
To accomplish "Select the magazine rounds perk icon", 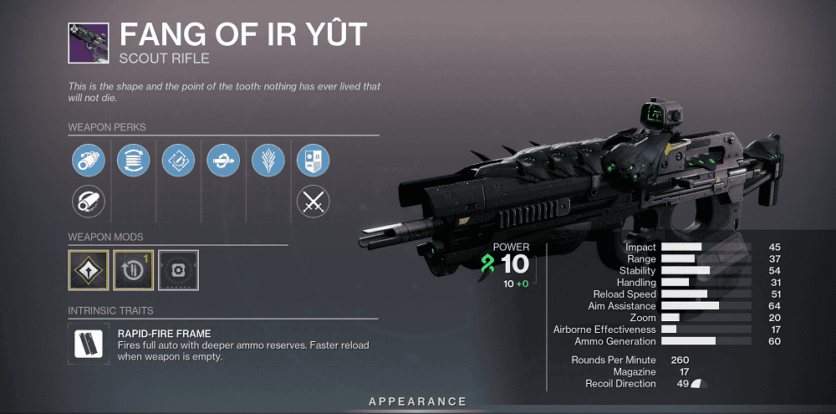I will (133, 160).
